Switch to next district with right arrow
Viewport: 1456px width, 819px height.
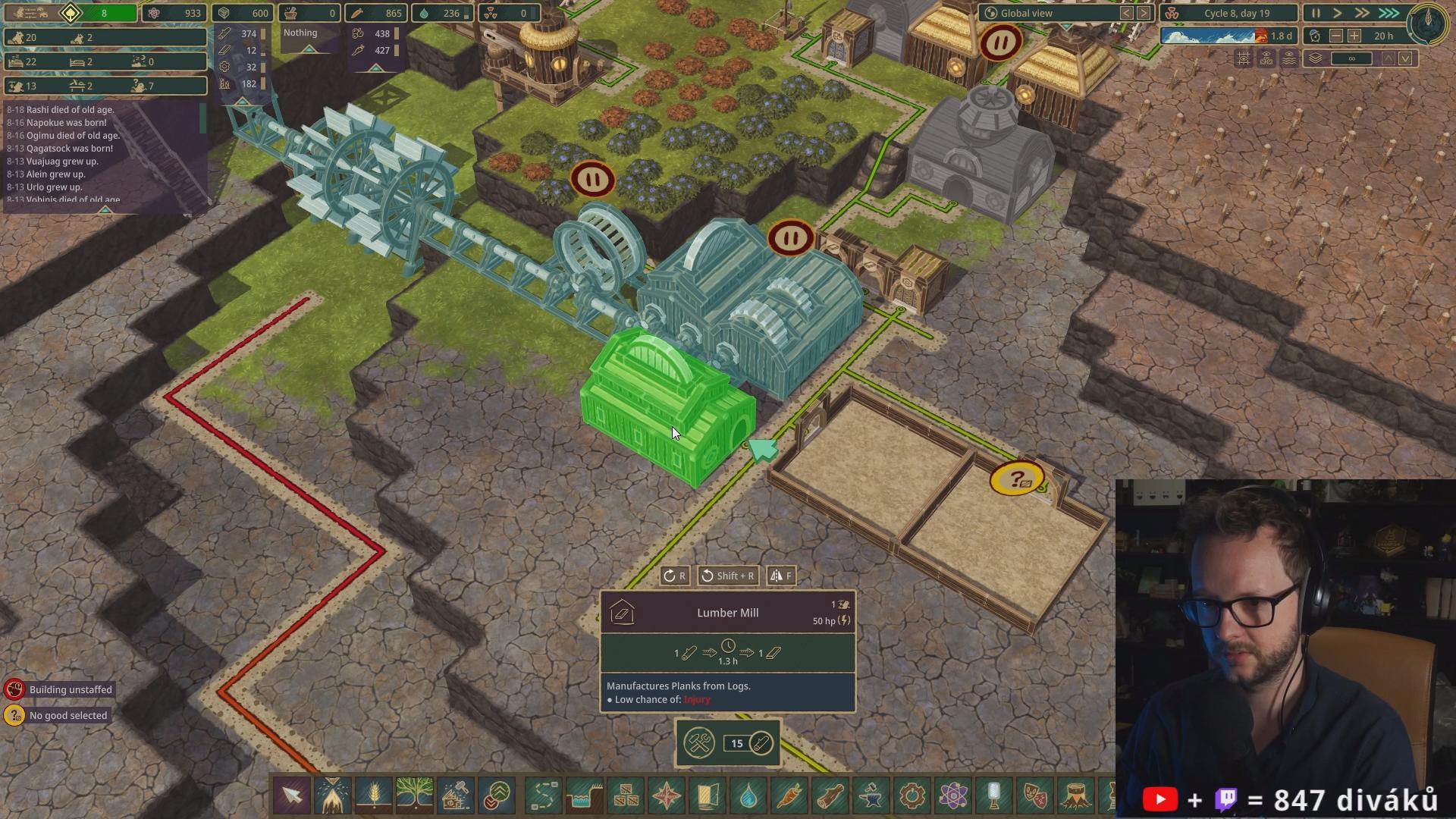[x=1144, y=13]
